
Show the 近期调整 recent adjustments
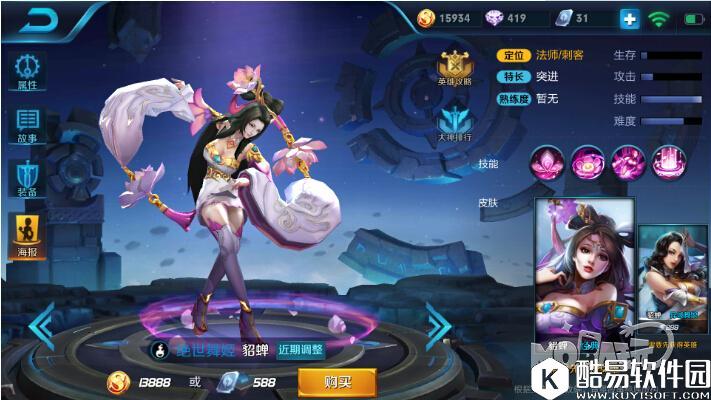(301, 350)
